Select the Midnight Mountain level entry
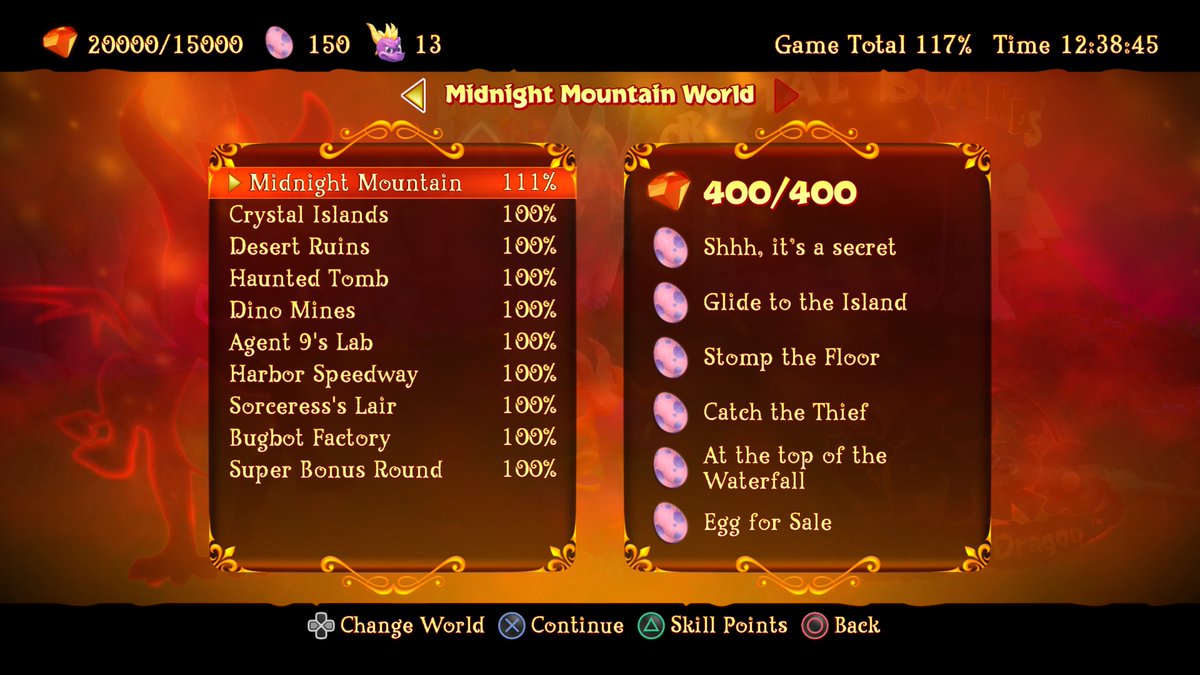Screen dimensions: 1200x675 pos(392,183)
